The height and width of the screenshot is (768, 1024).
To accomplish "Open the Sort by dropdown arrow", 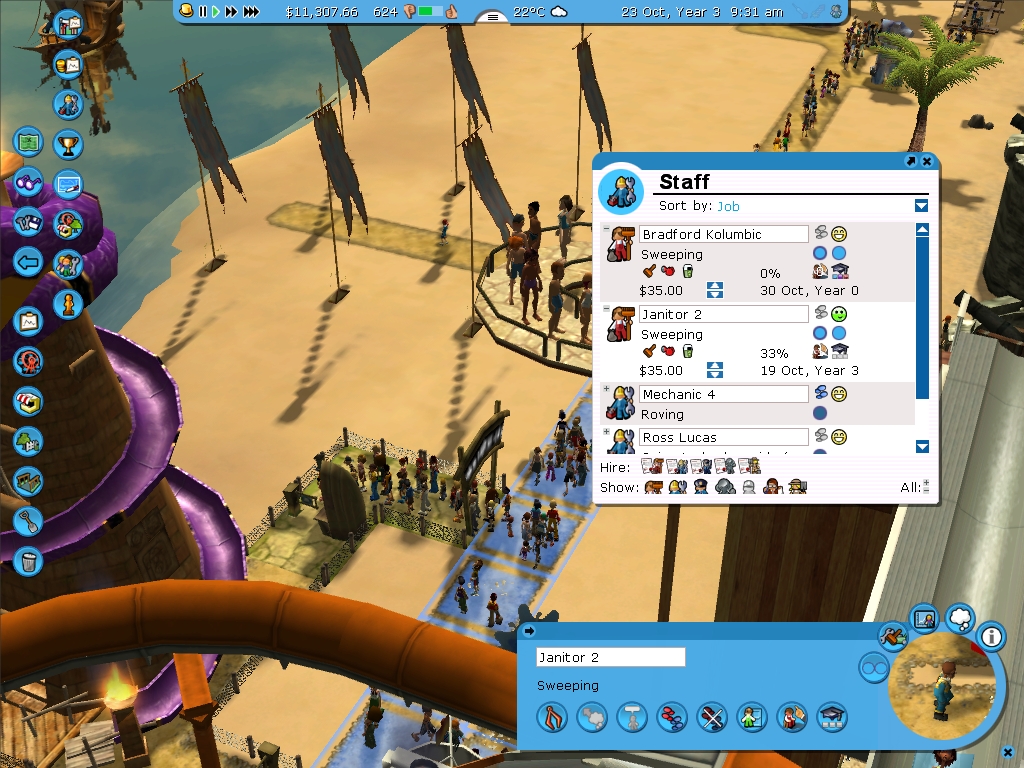I will point(921,206).
